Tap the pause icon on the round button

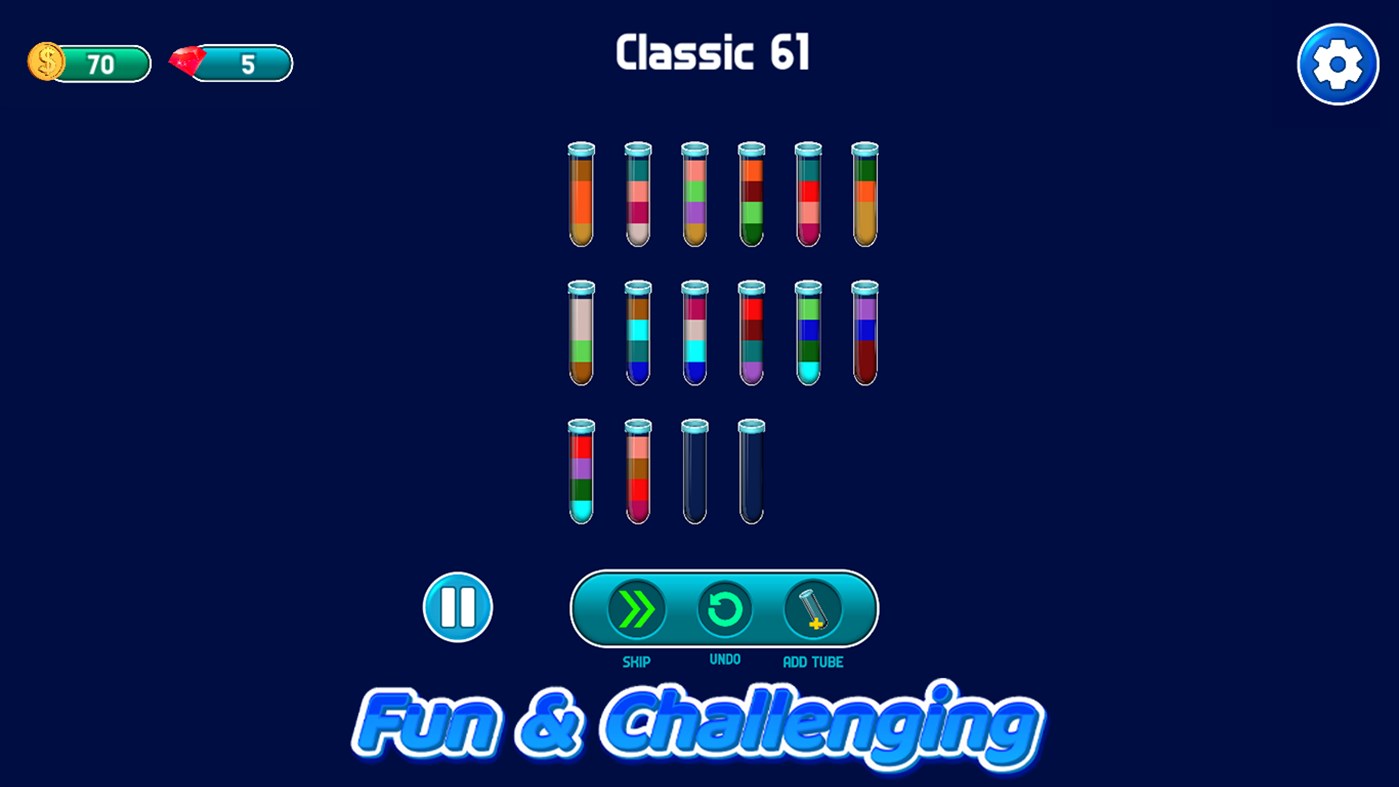(x=457, y=607)
